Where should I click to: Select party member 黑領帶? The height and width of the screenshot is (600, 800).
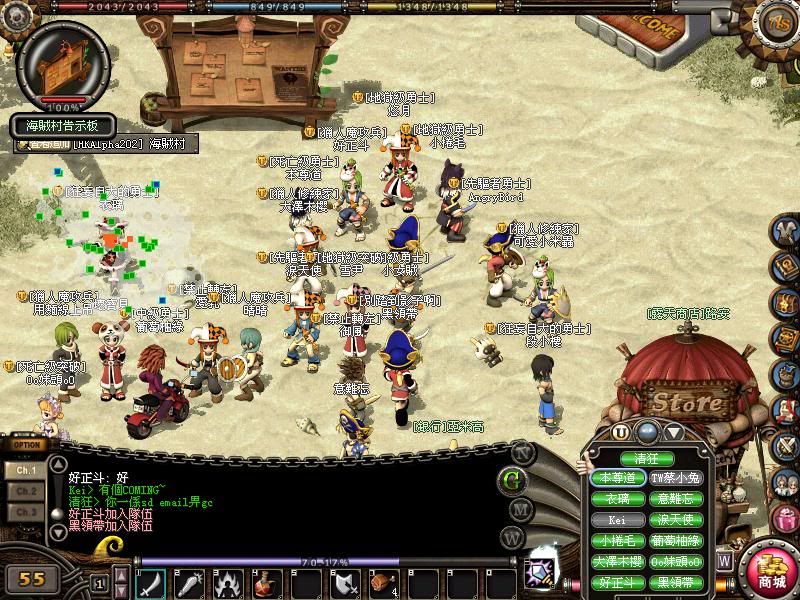pyautogui.click(x=678, y=582)
